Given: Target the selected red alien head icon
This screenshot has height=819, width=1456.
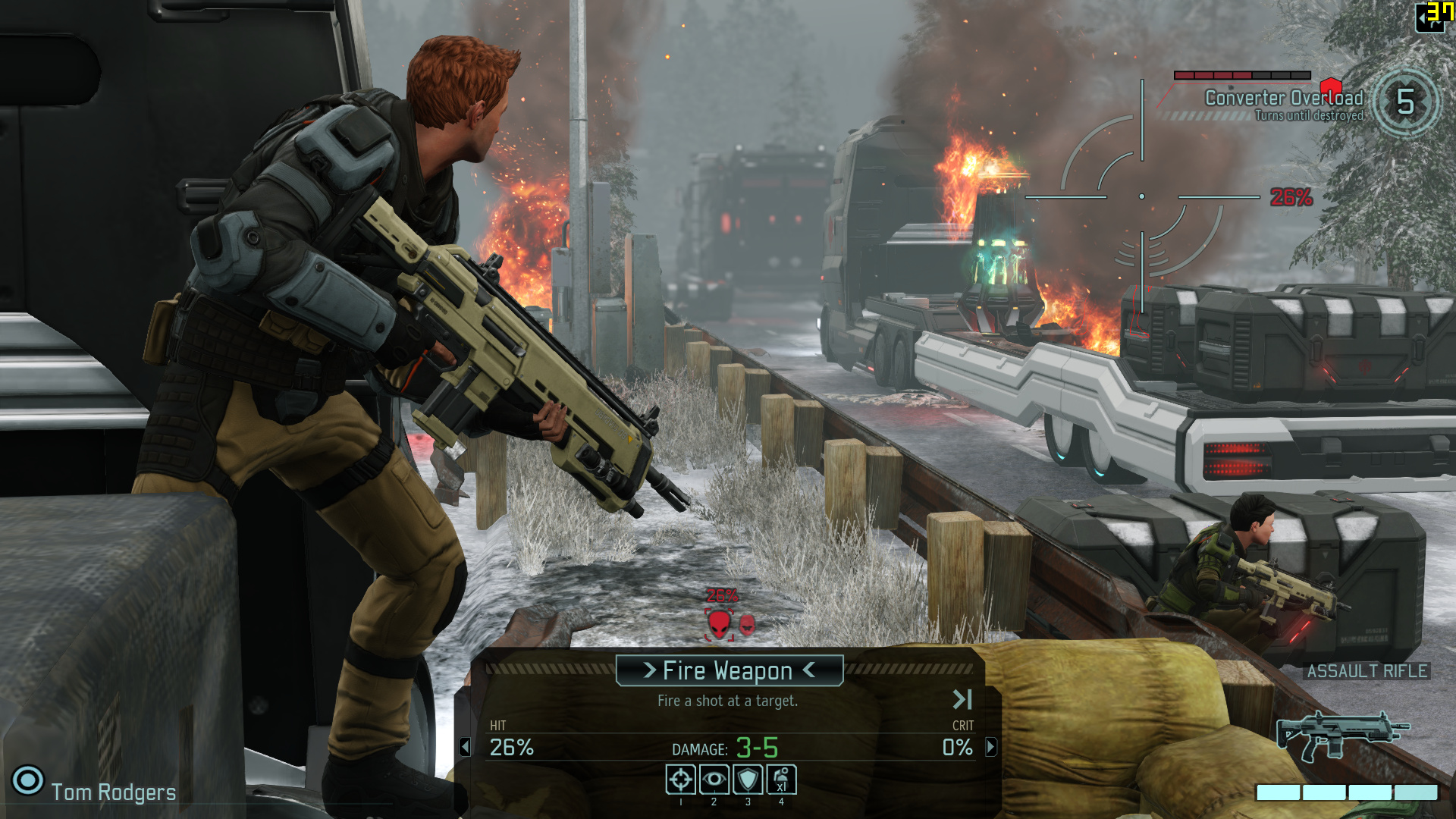Looking at the screenshot, I should pyautogui.click(x=719, y=625).
